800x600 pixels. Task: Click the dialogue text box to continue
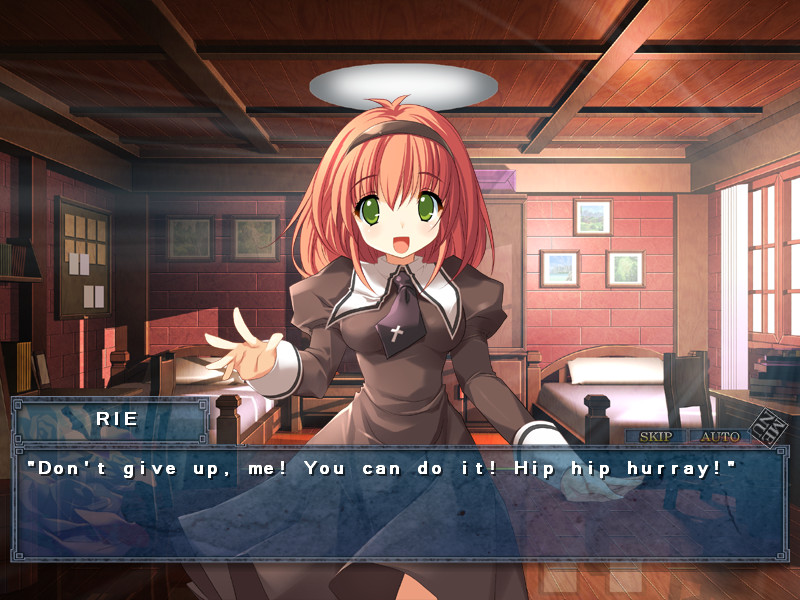point(400,505)
